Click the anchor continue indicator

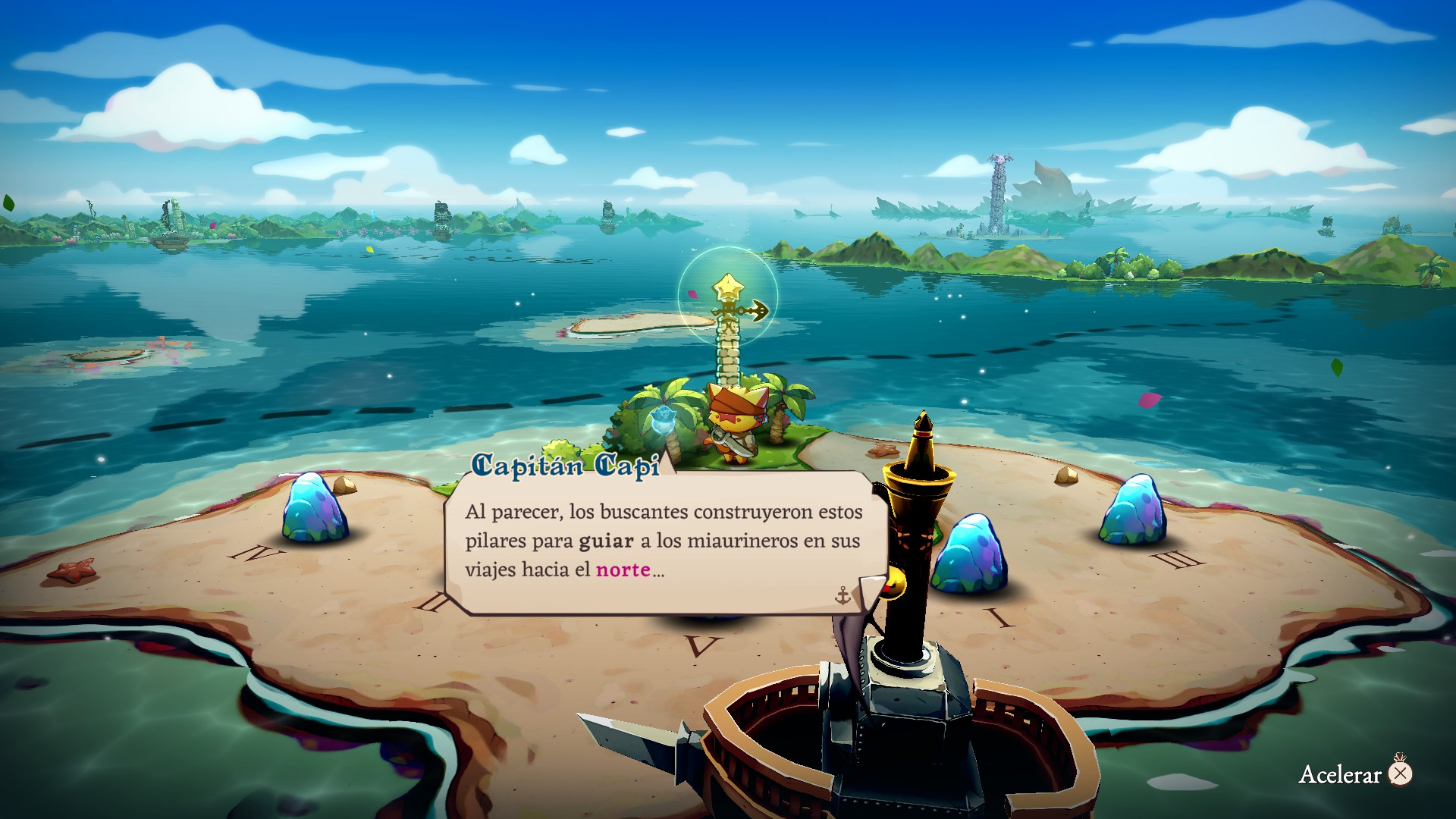click(x=843, y=596)
